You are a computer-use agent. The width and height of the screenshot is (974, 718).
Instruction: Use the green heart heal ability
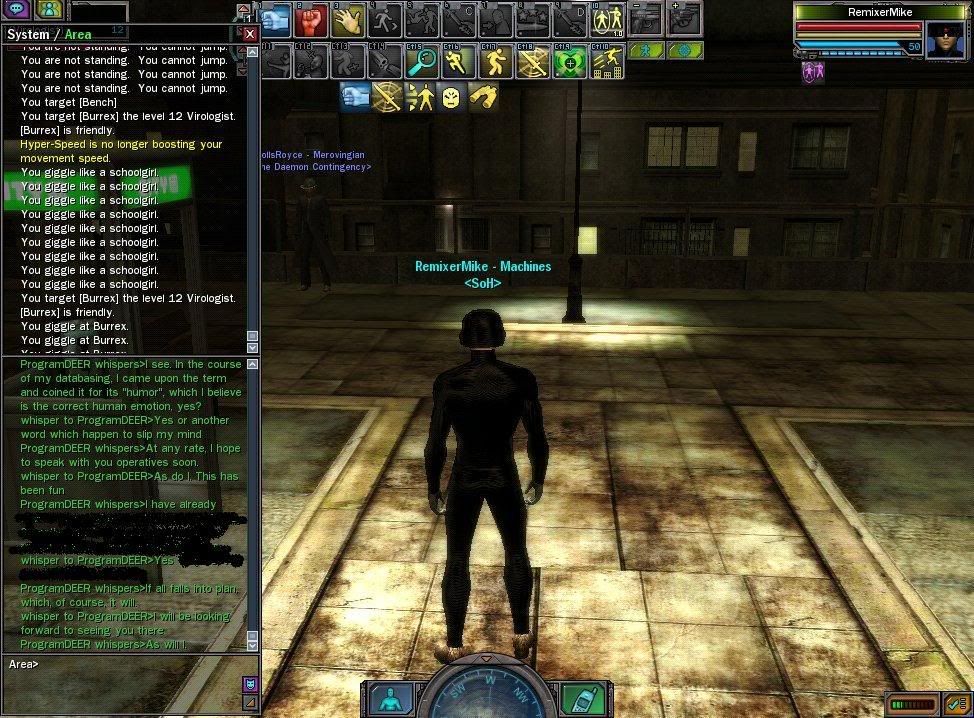click(569, 62)
